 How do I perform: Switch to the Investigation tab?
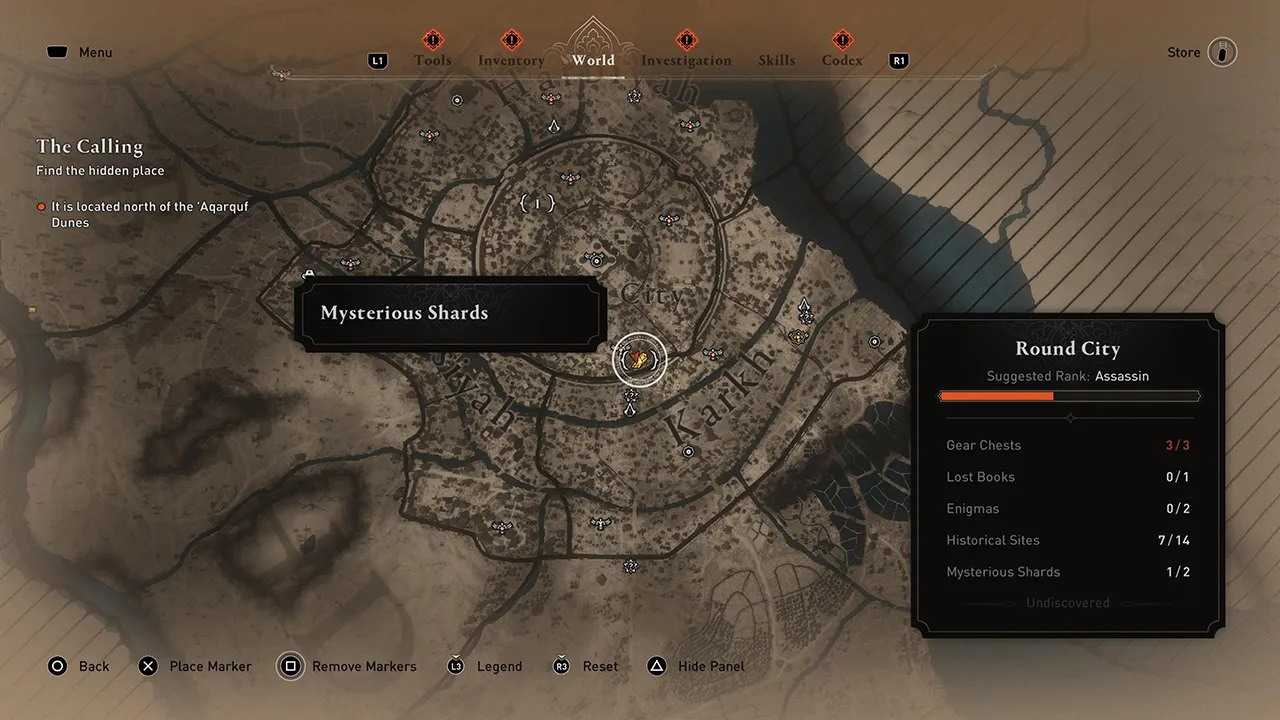686,60
